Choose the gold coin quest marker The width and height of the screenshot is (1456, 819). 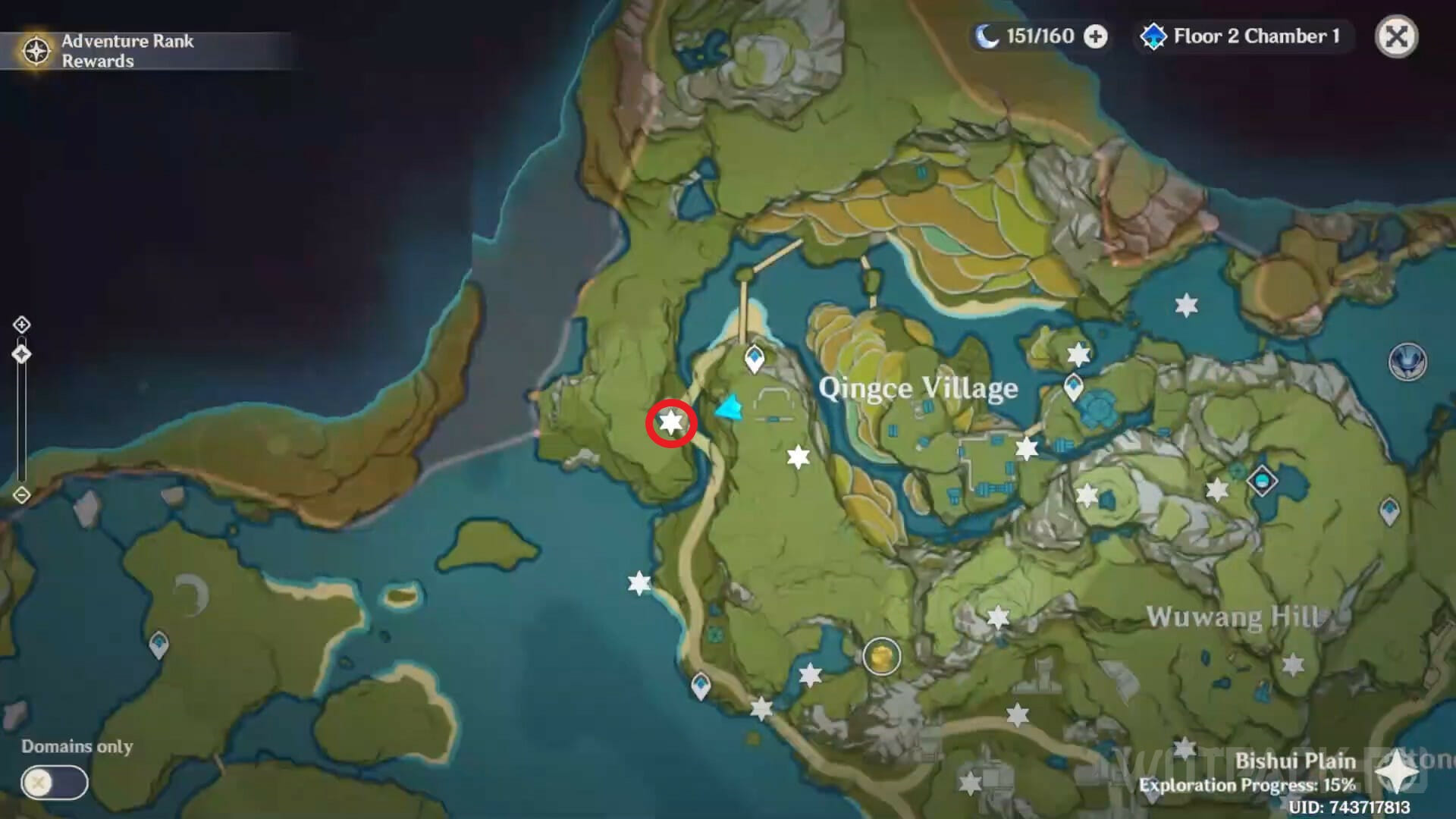click(x=881, y=655)
